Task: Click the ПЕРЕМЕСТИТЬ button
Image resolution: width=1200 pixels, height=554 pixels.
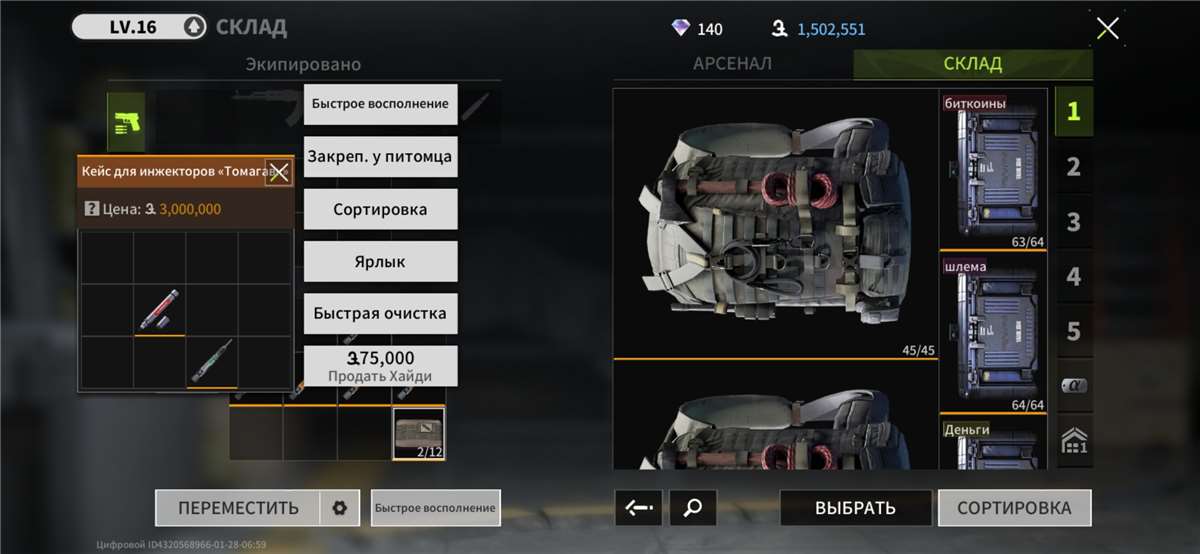Action: (x=238, y=508)
